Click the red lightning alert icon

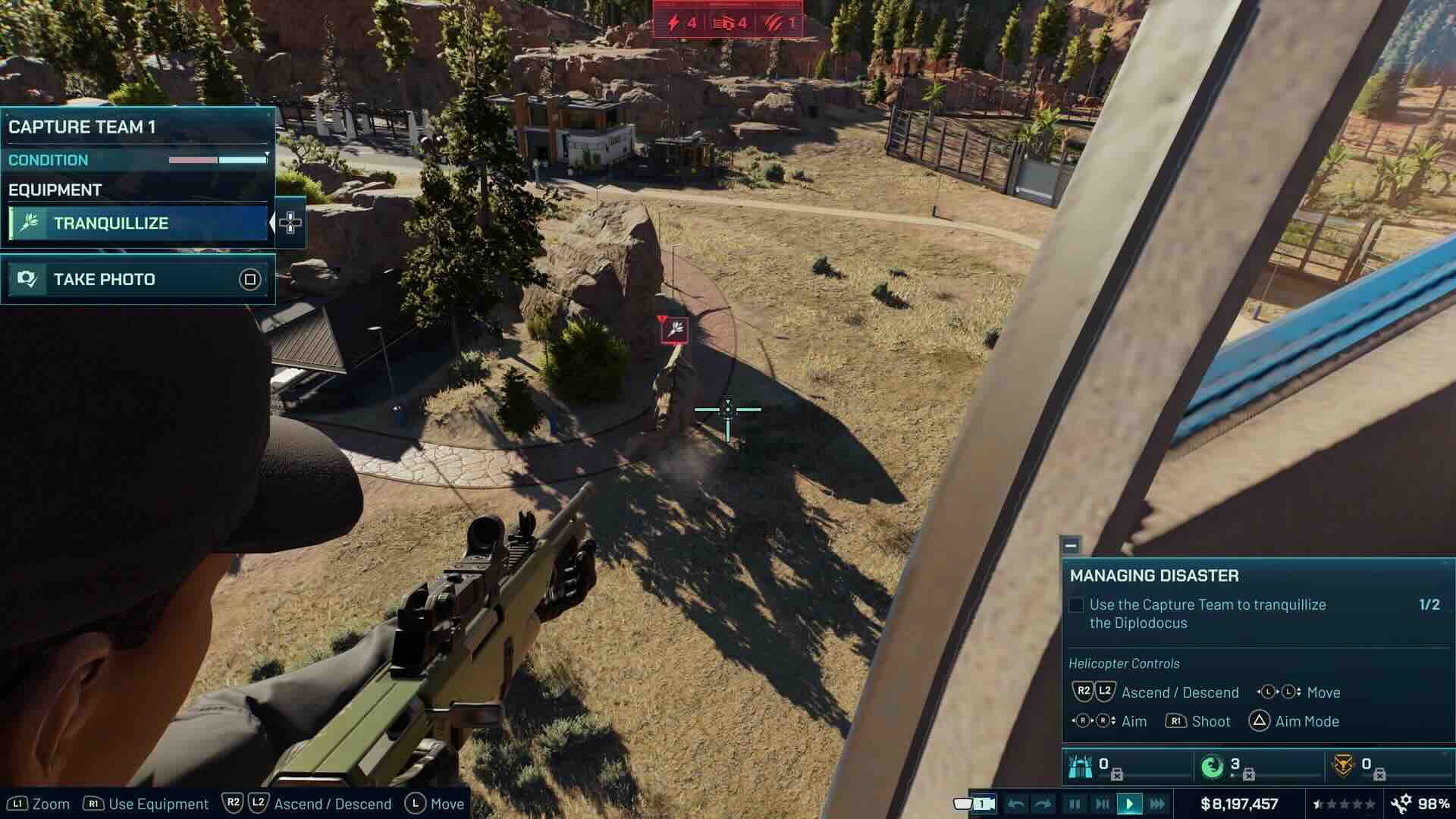click(x=673, y=23)
